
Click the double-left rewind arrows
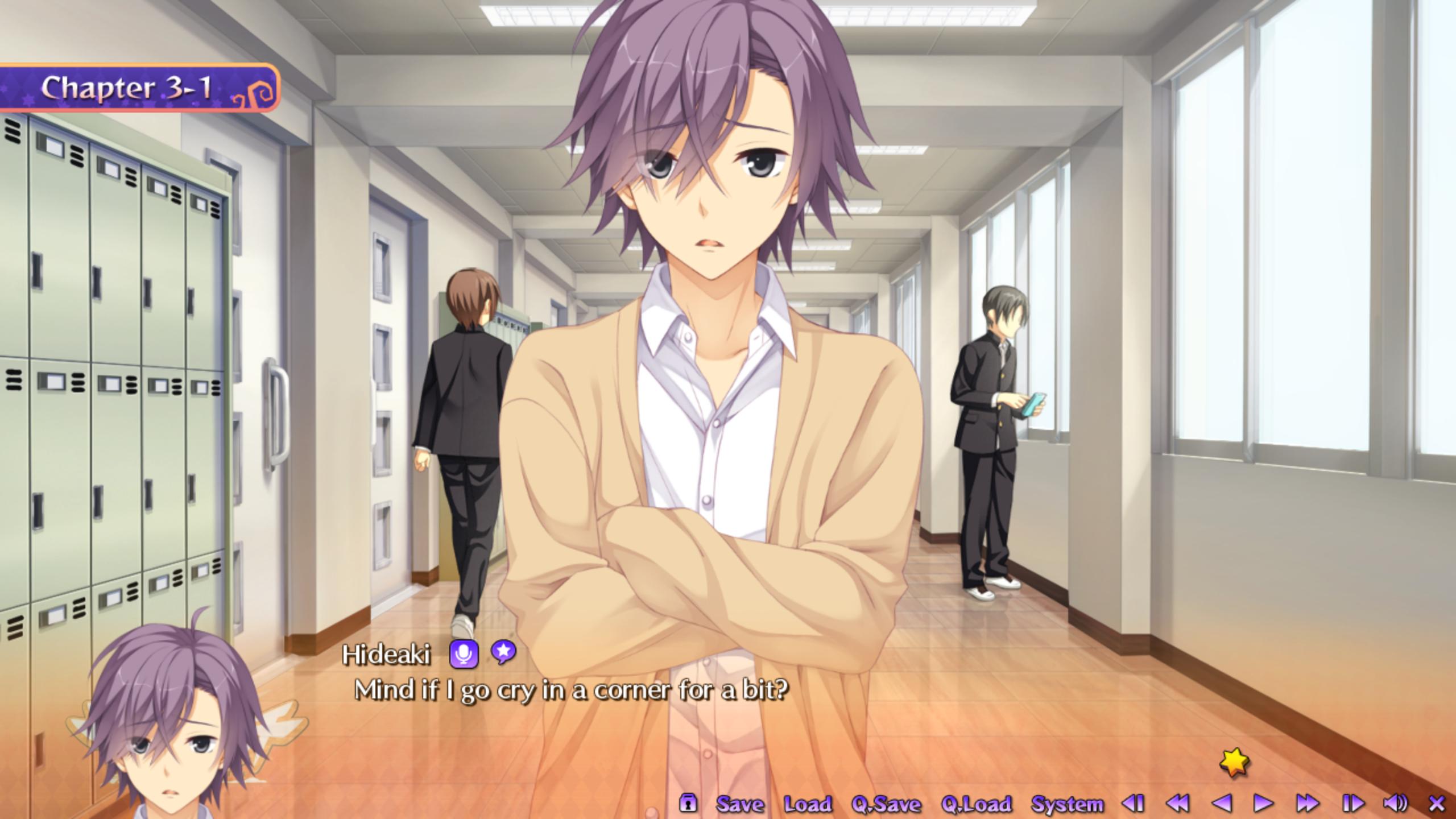click(x=1177, y=803)
